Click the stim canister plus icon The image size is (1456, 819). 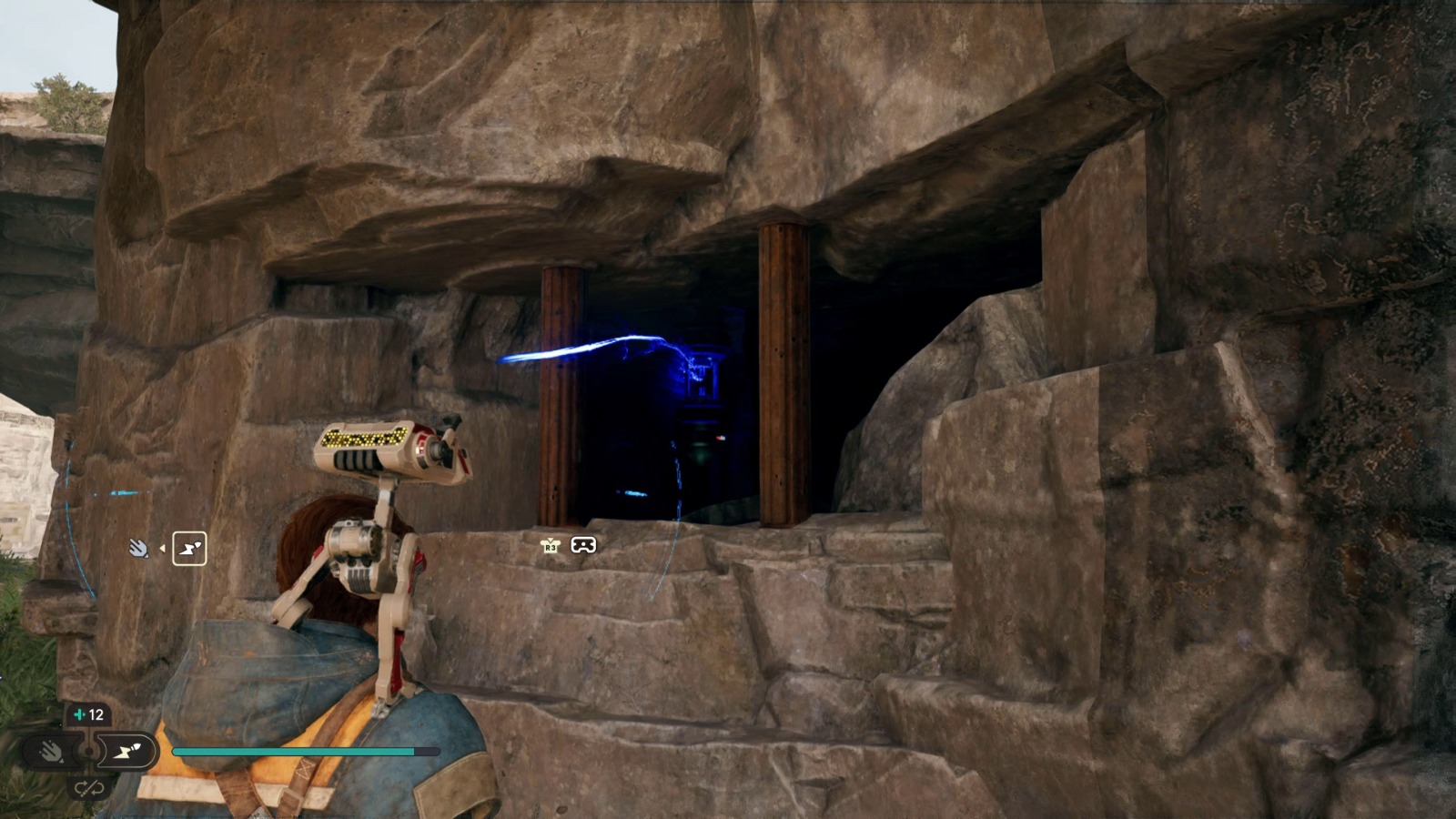tap(80, 714)
